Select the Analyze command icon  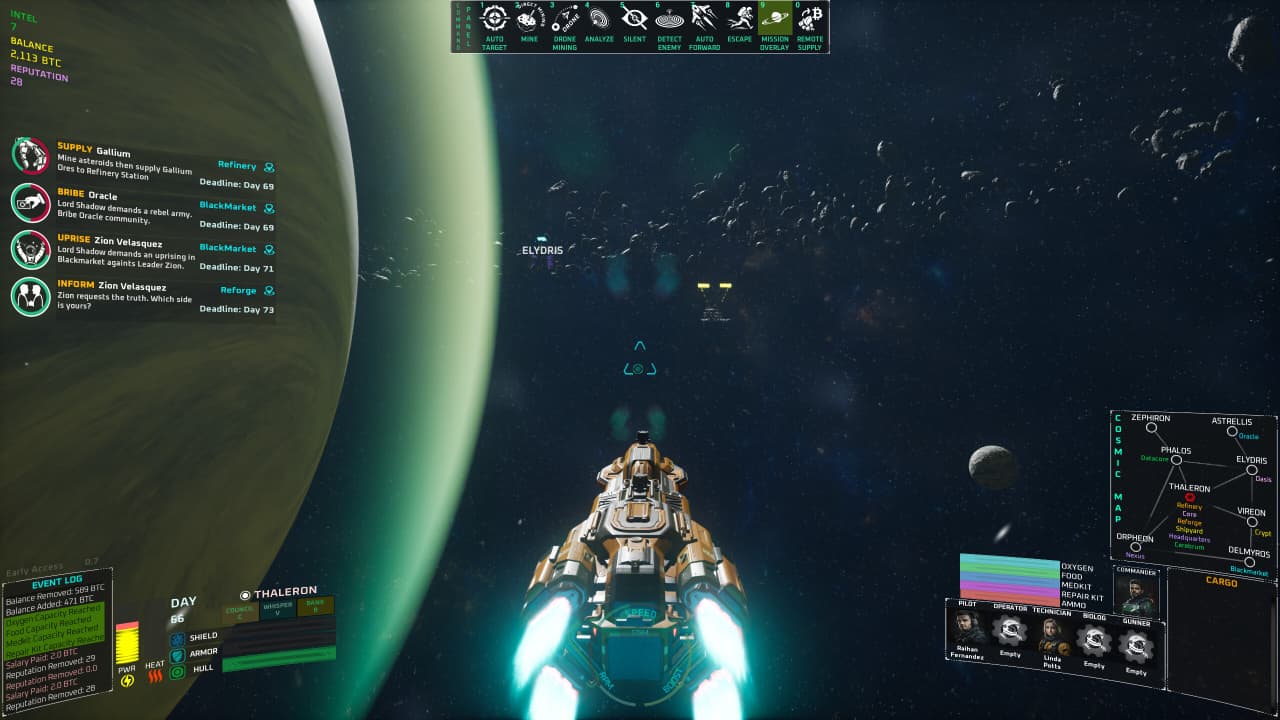(x=599, y=21)
